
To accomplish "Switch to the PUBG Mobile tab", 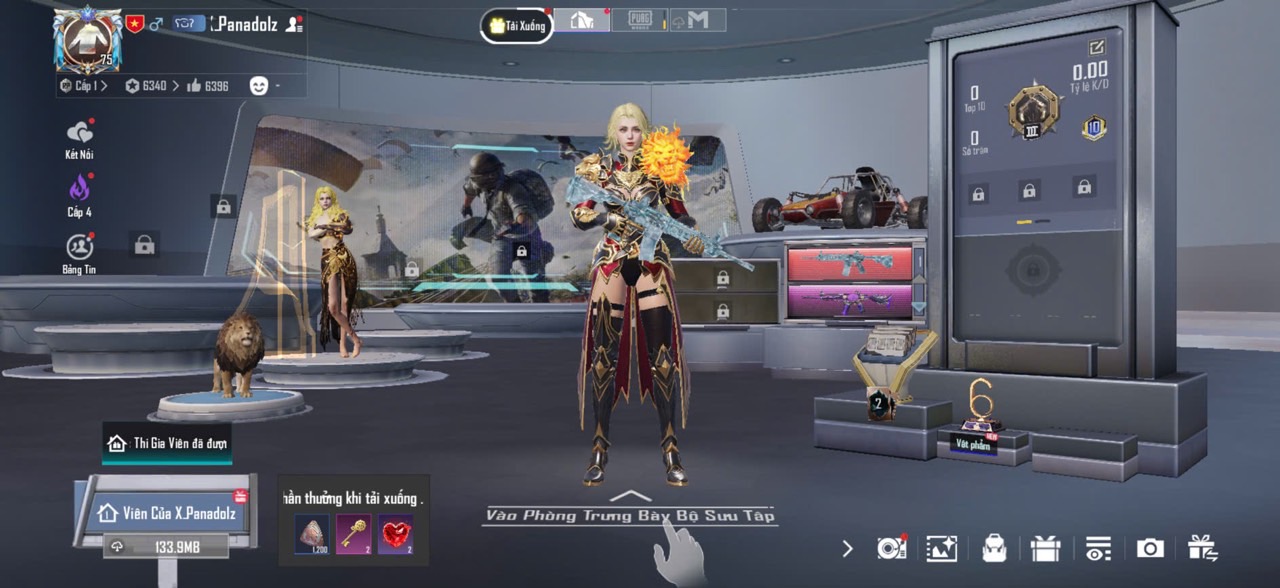I will (639, 20).
